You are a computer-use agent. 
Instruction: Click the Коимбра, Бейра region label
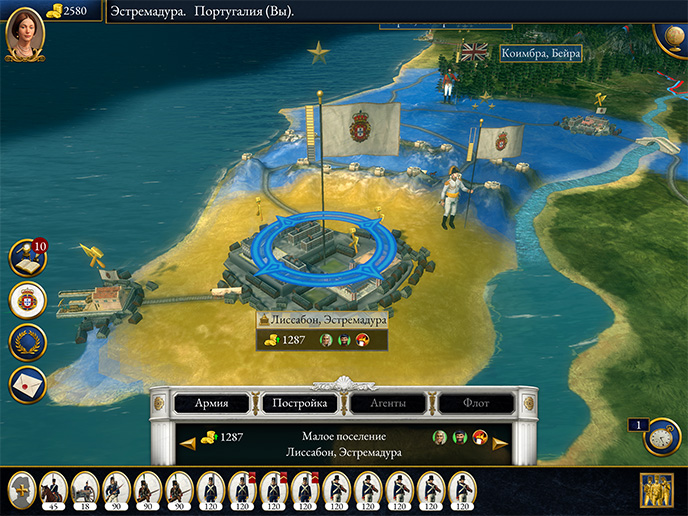[x=540, y=54]
